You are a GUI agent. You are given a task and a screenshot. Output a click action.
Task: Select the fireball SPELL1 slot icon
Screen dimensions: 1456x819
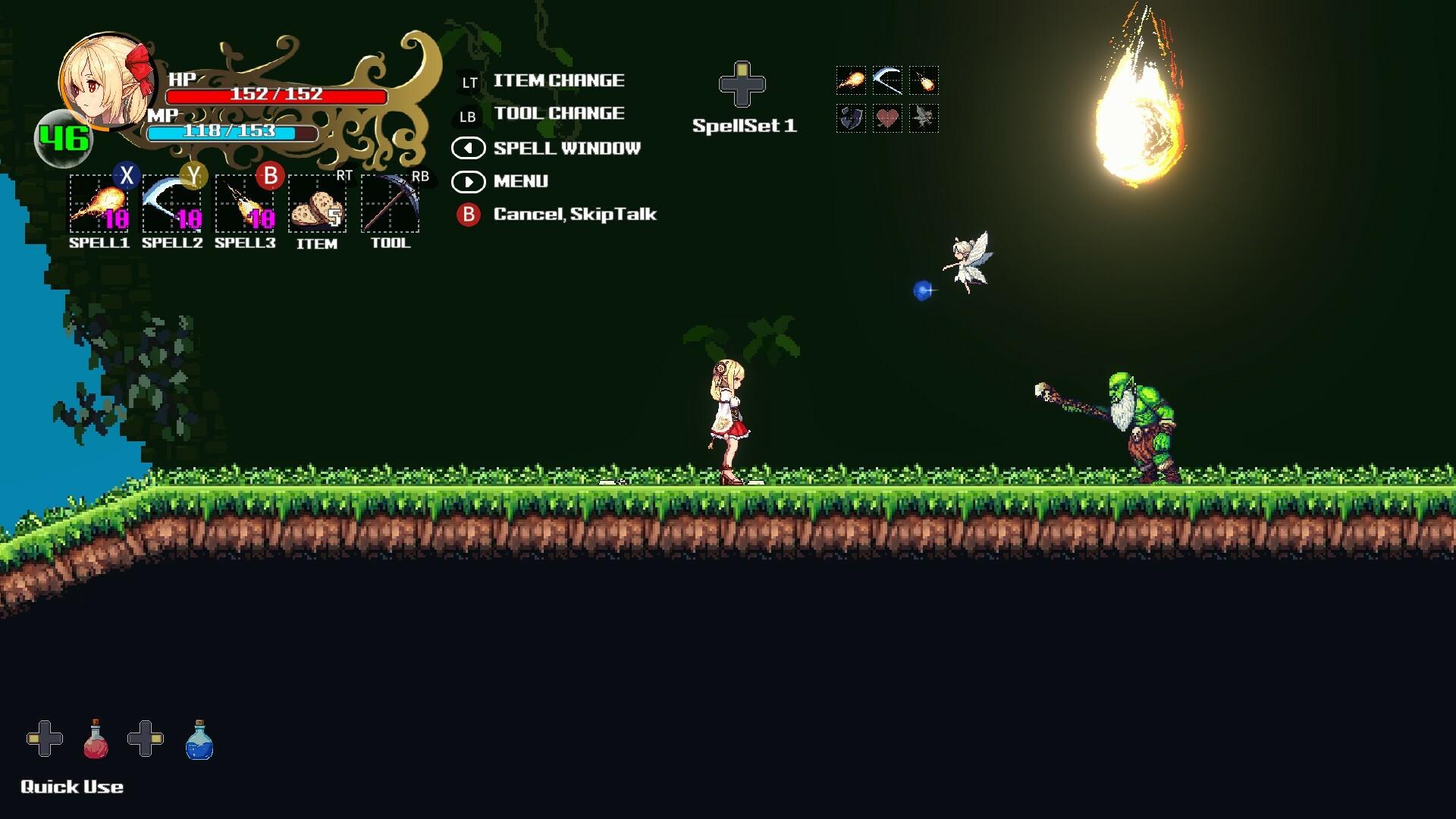coord(99,206)
